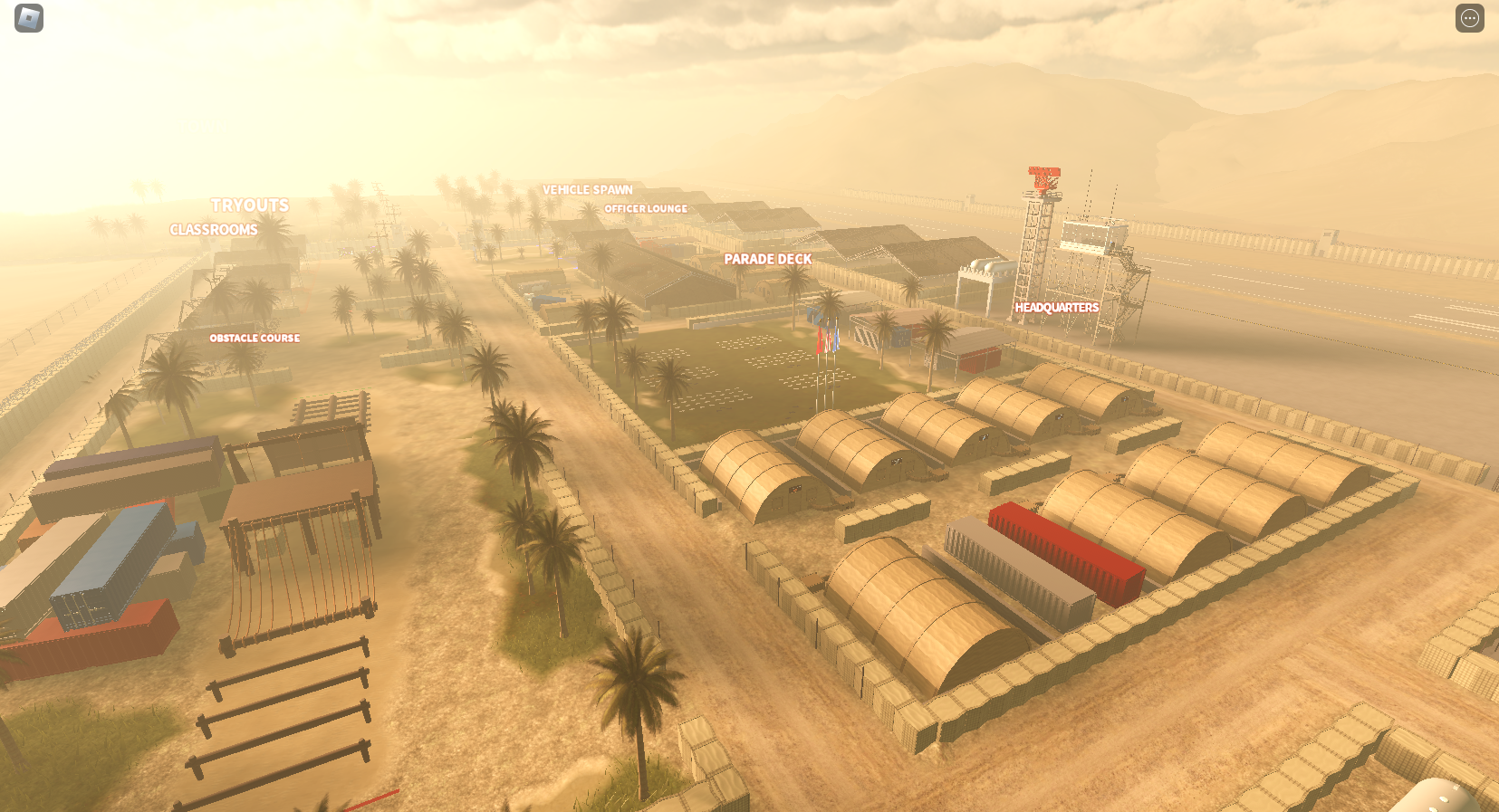Click the CLASSROOMS label

point(213,230)
